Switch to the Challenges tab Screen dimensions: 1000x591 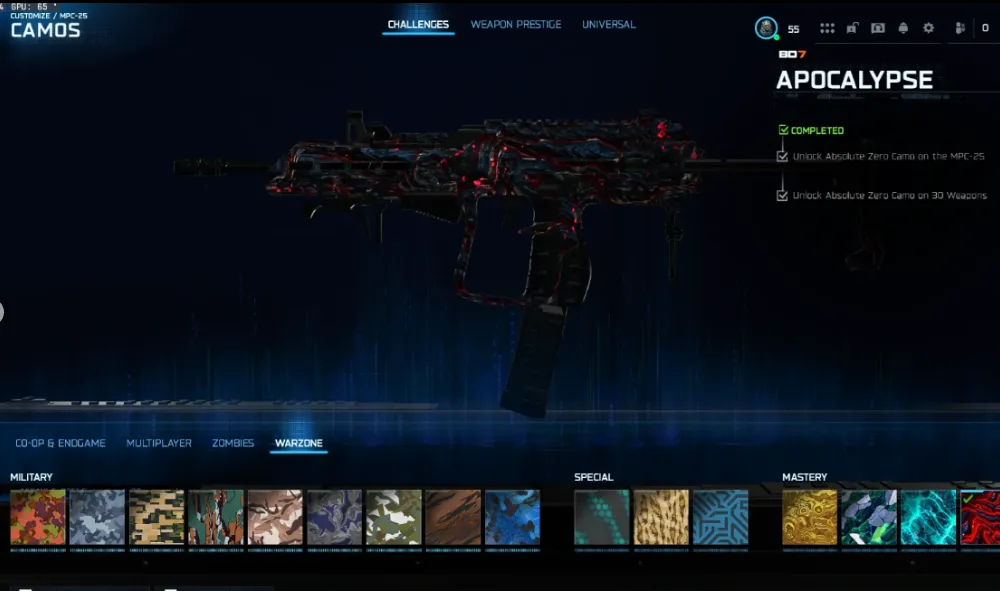point(418,25)
